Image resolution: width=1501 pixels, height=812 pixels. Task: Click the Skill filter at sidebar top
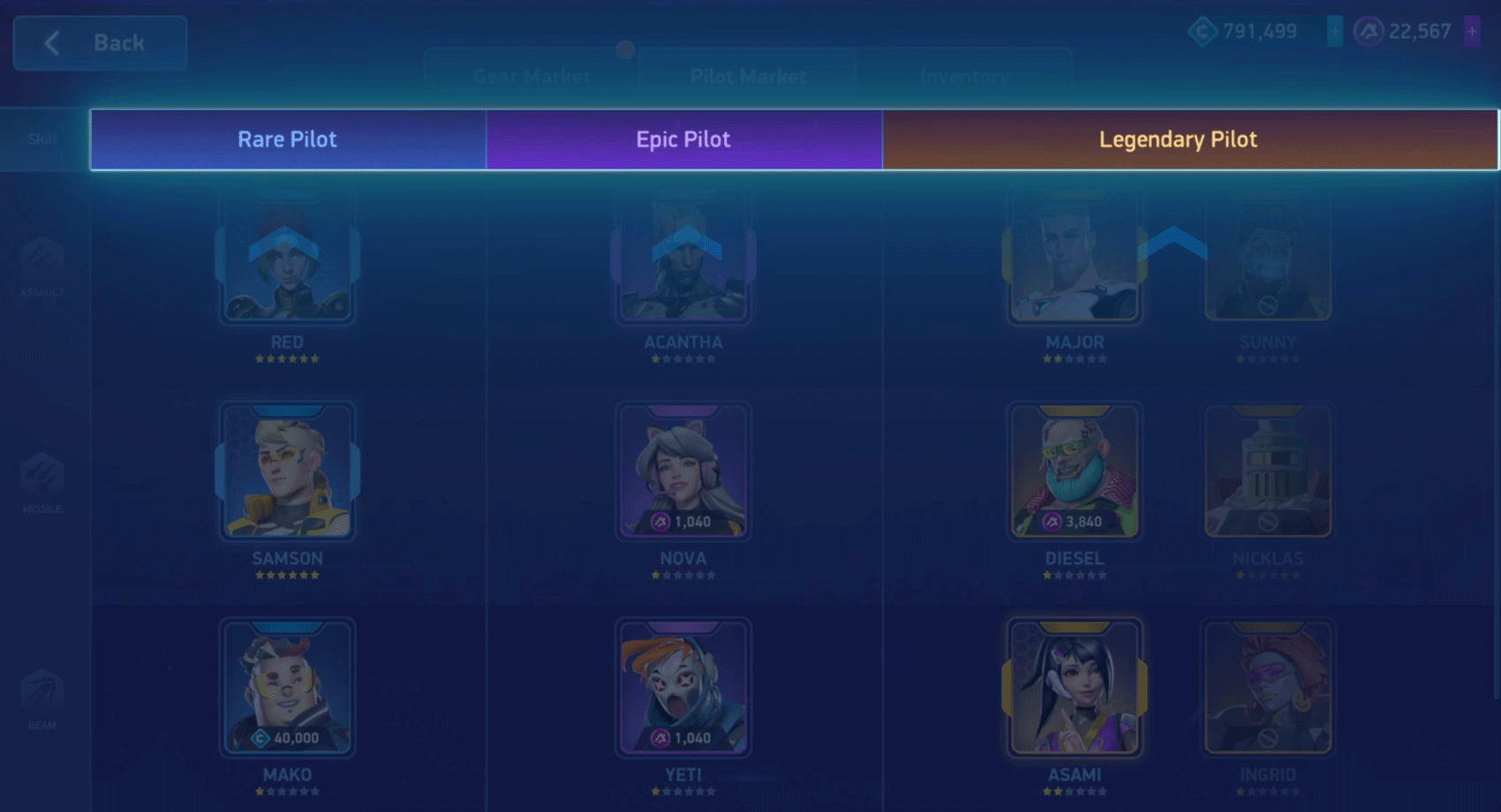[x=40, y=139]
